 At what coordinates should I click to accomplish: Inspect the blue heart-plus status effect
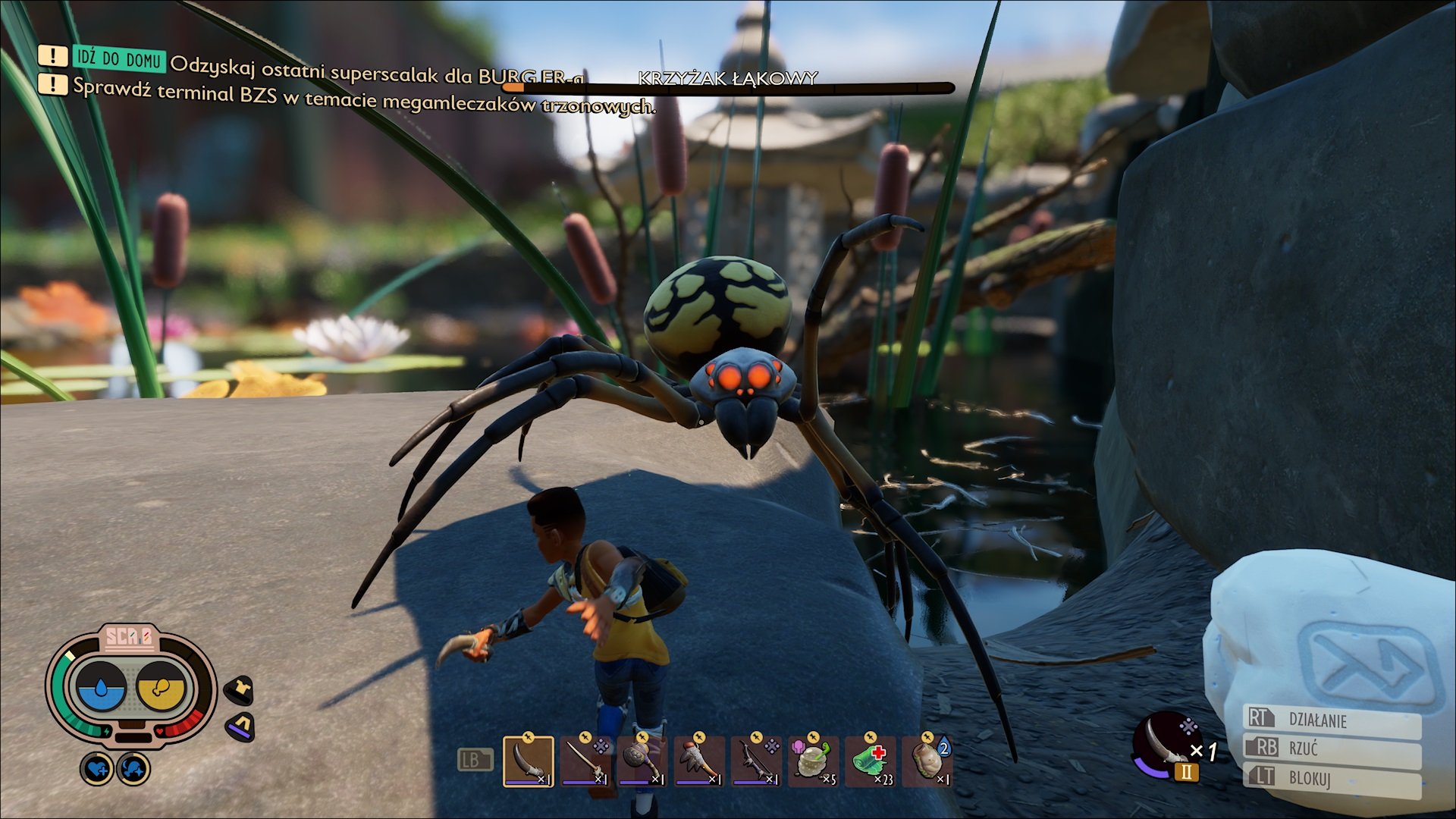pyautogui.click(x=97, y=769)
